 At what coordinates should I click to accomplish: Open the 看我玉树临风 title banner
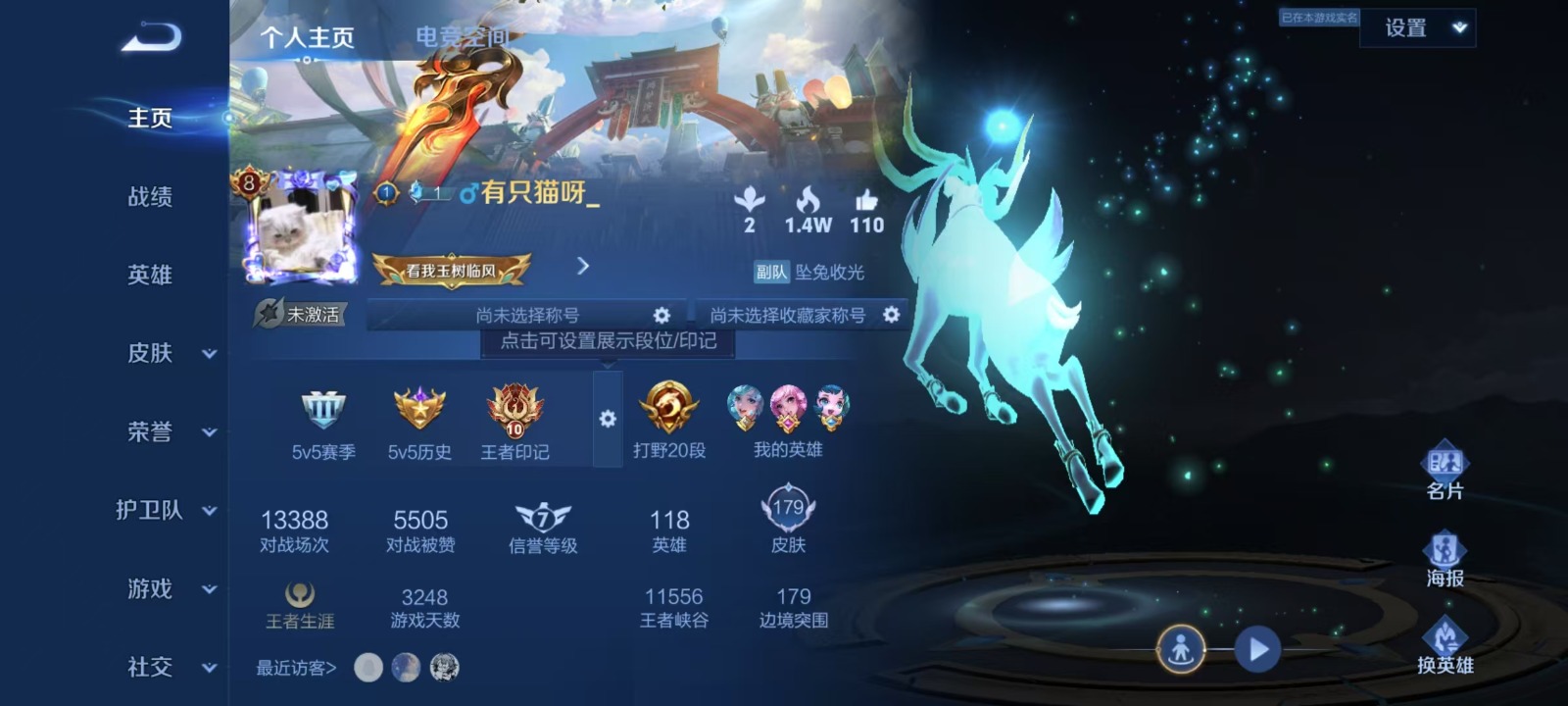click(x=452, y=271)
